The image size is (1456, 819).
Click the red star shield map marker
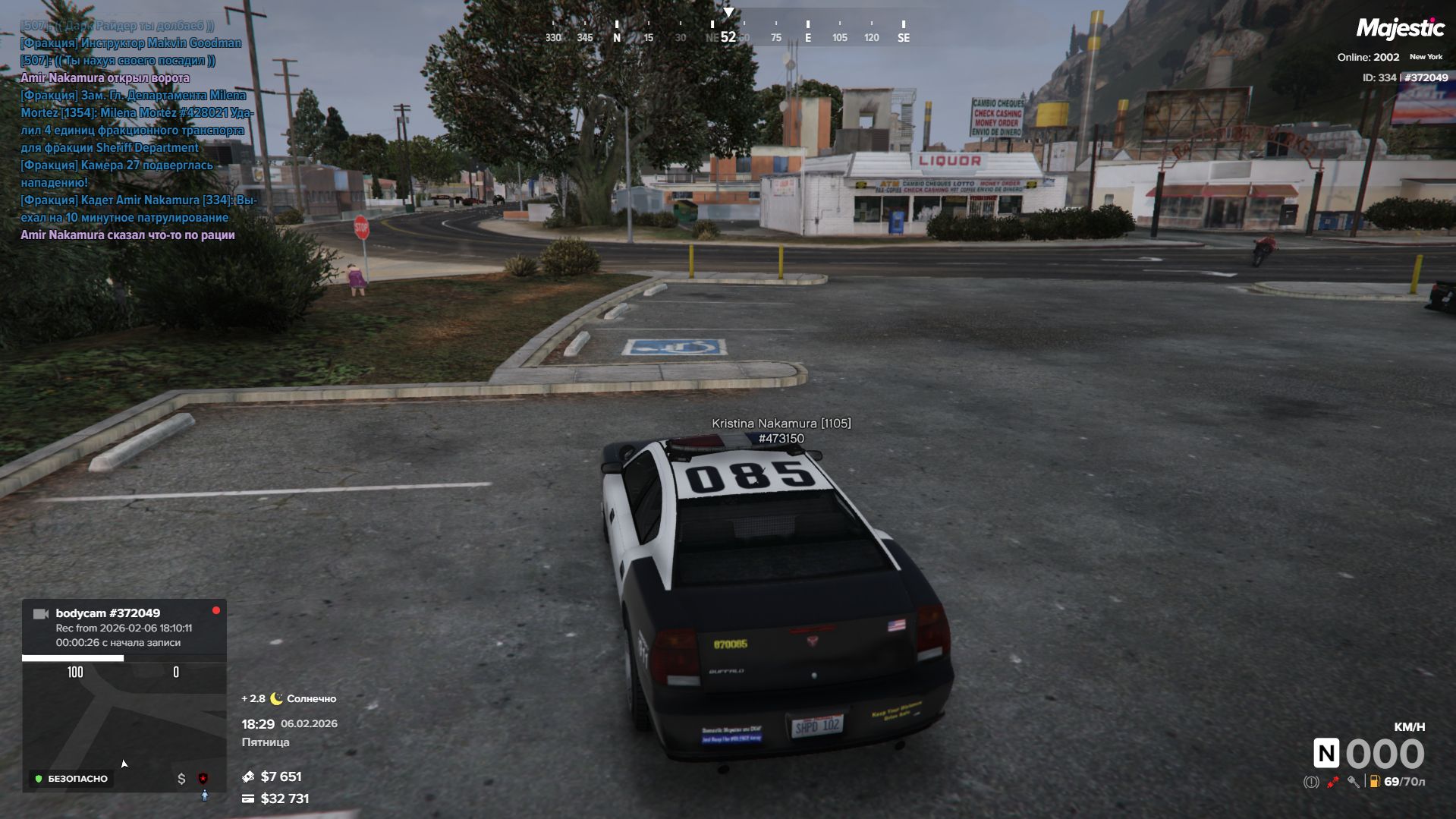click(x=203, y=779)
